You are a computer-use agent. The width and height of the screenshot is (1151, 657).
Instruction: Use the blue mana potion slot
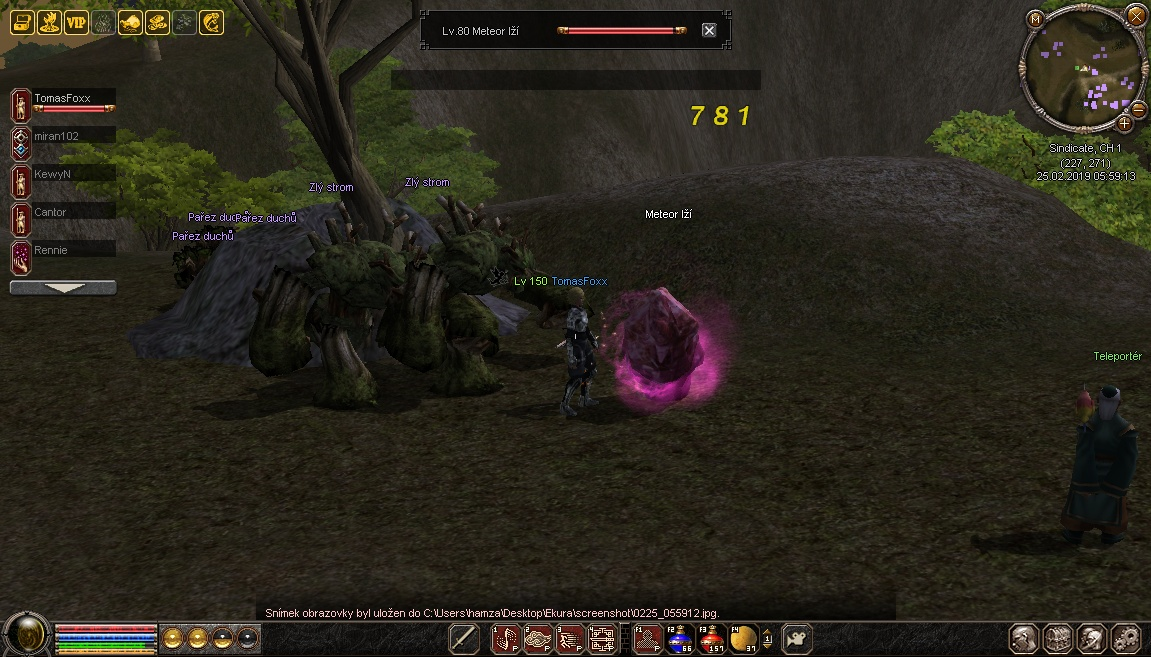(x=680, y=638)
